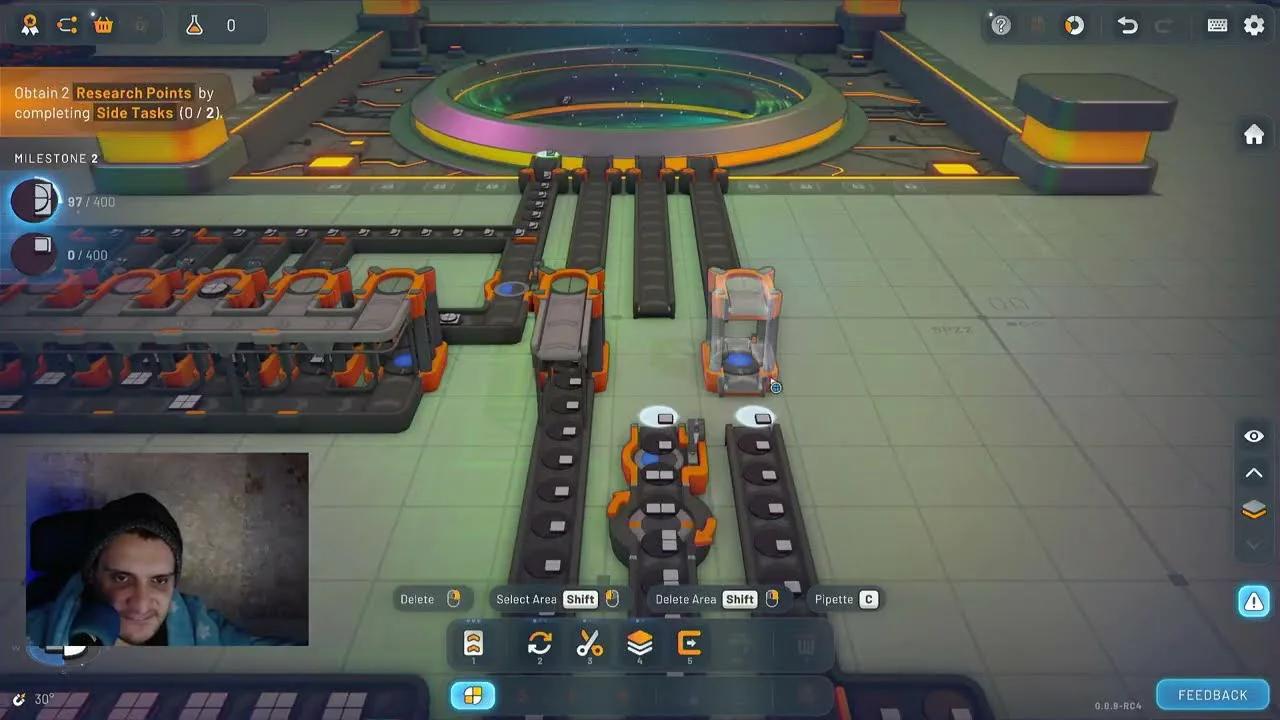Select the Belts tool in hotbar slot 1

[x=473, y=644]
